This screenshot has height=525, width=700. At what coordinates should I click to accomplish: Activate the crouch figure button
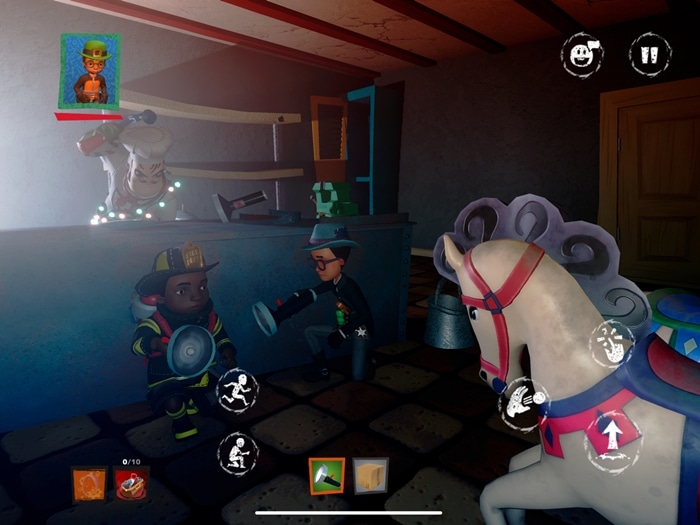tap(238, 453)
